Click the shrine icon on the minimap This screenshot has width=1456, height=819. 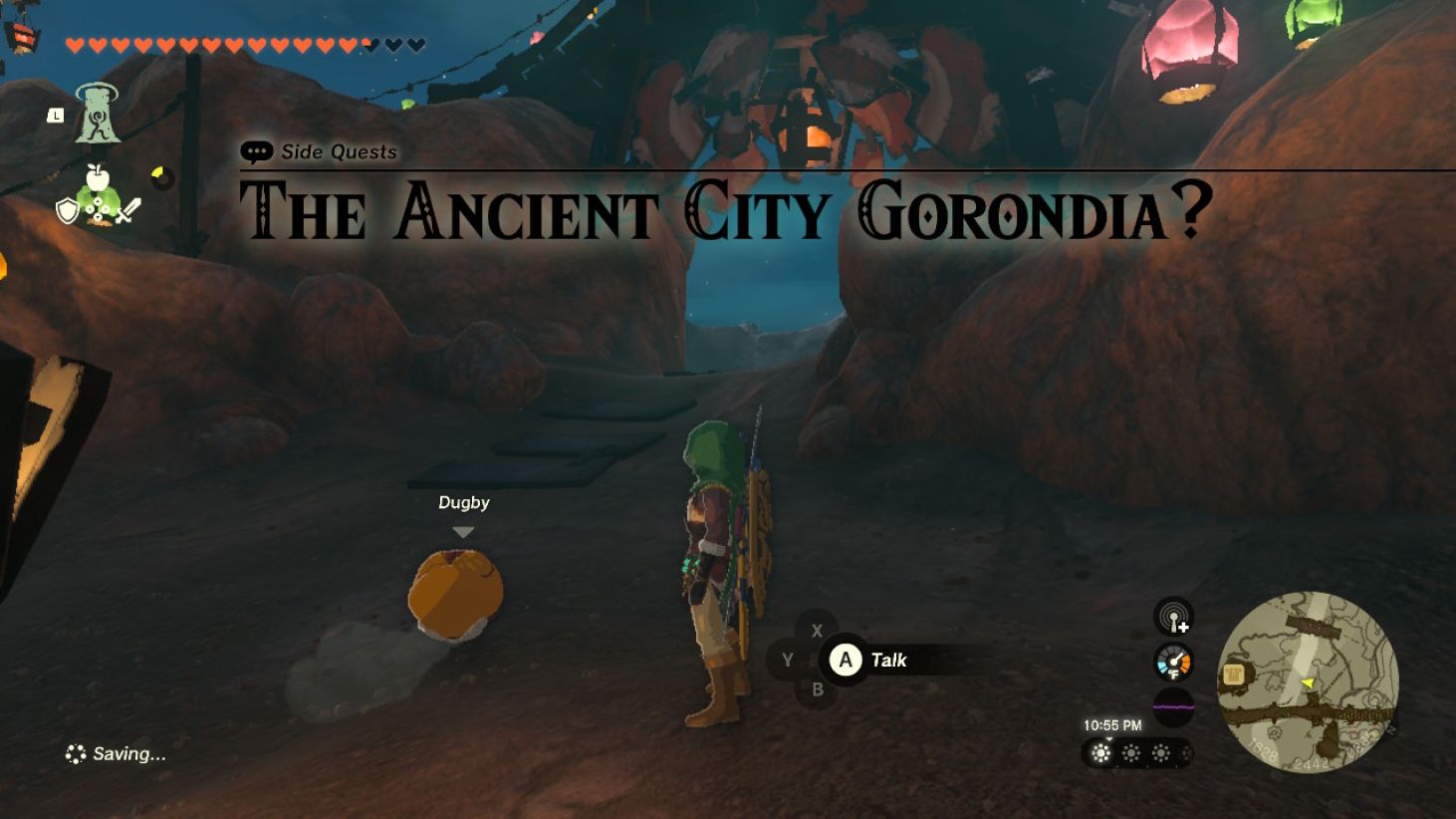pos(1234,674)
